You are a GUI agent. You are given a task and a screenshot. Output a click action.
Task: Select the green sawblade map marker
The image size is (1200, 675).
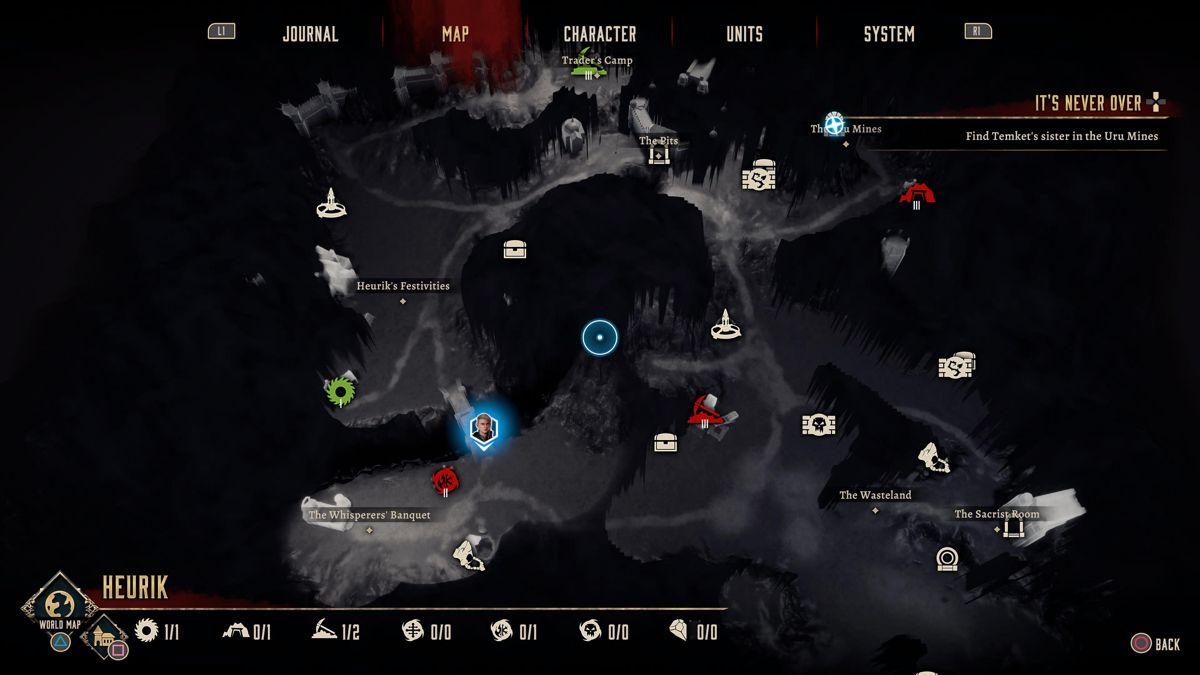pos(341,392)
